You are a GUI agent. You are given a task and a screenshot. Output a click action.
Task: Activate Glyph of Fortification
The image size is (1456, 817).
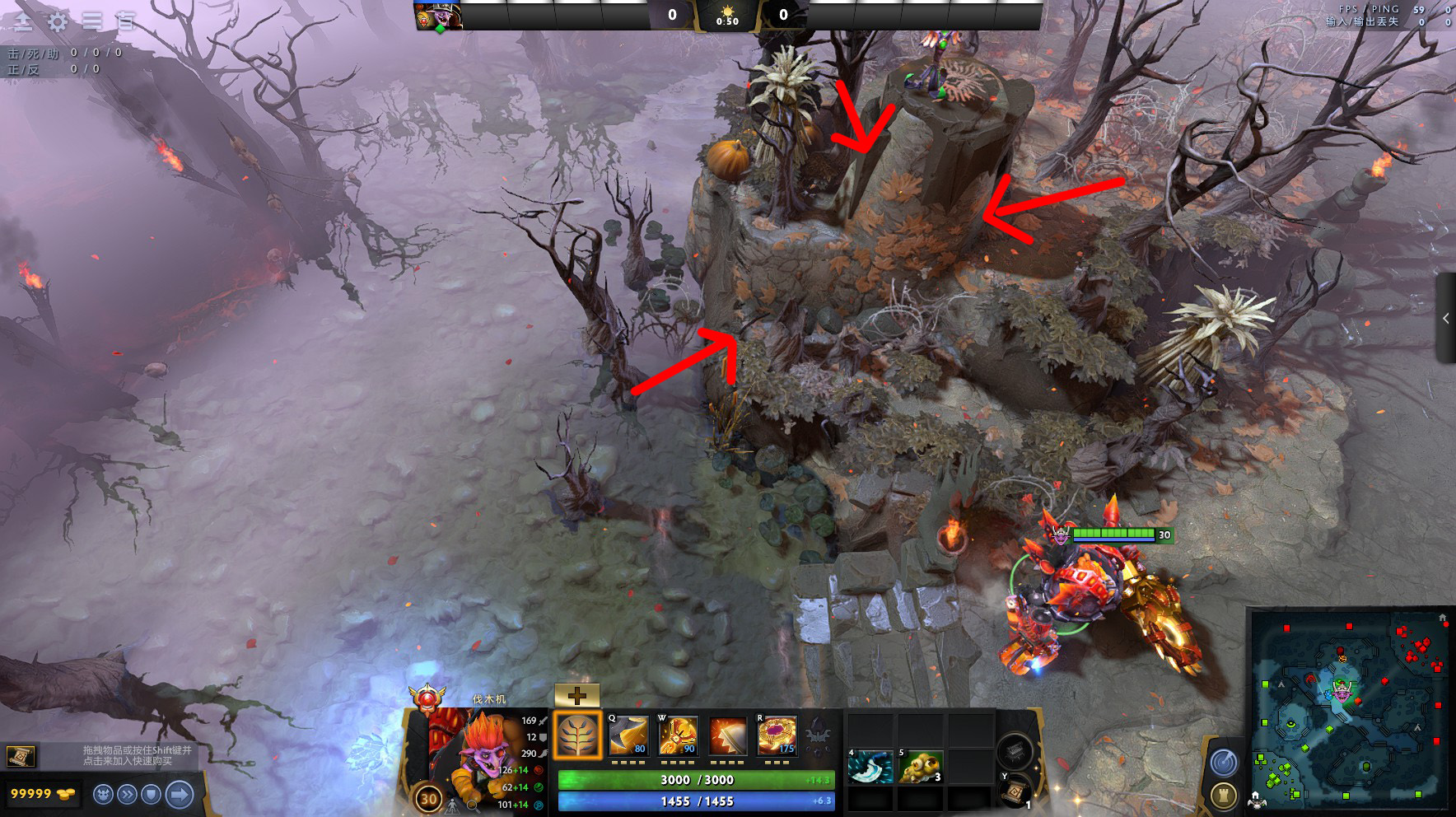(1223, 796)
